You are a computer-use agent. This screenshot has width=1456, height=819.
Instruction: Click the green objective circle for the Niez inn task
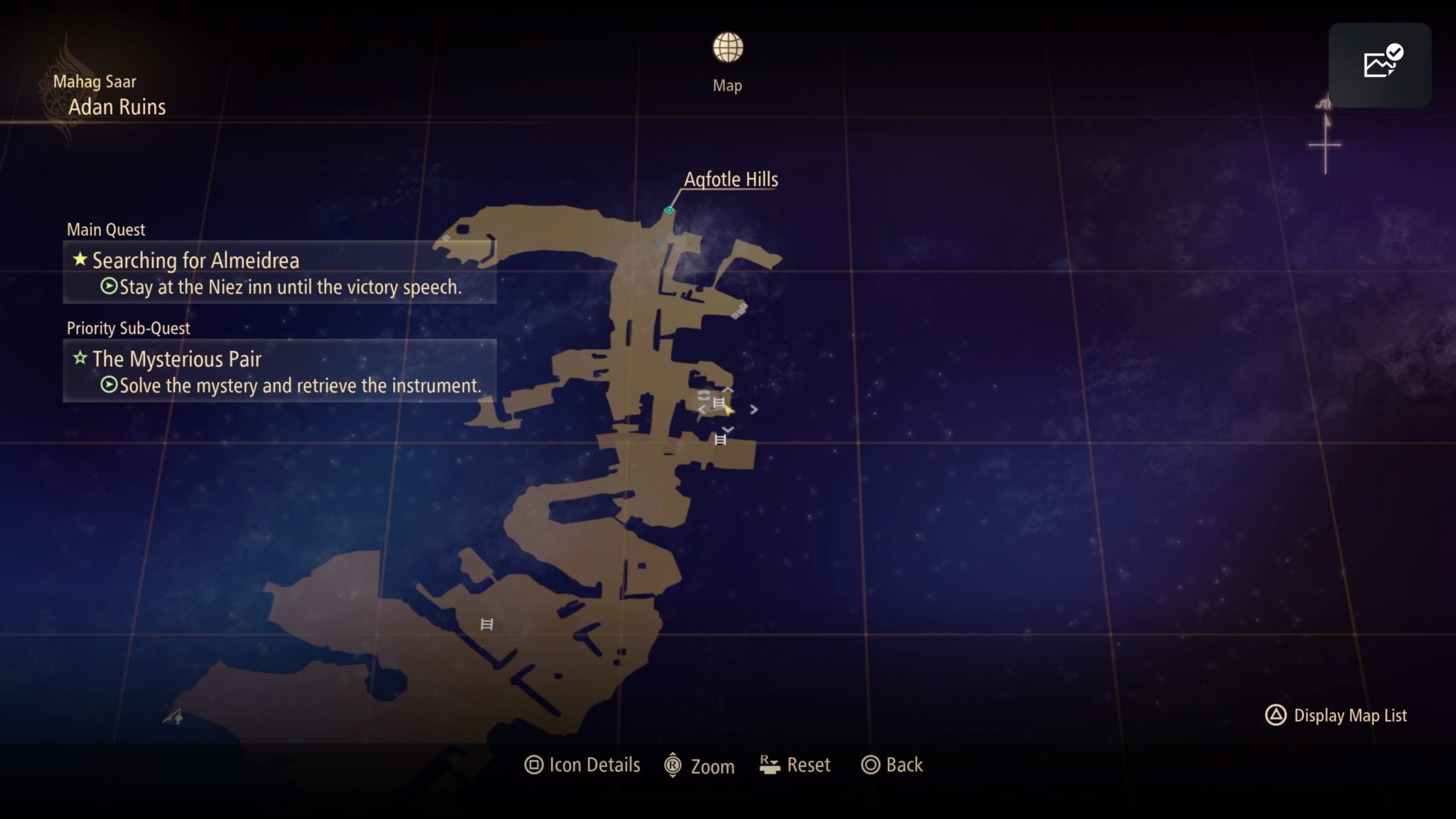point(108,287)
